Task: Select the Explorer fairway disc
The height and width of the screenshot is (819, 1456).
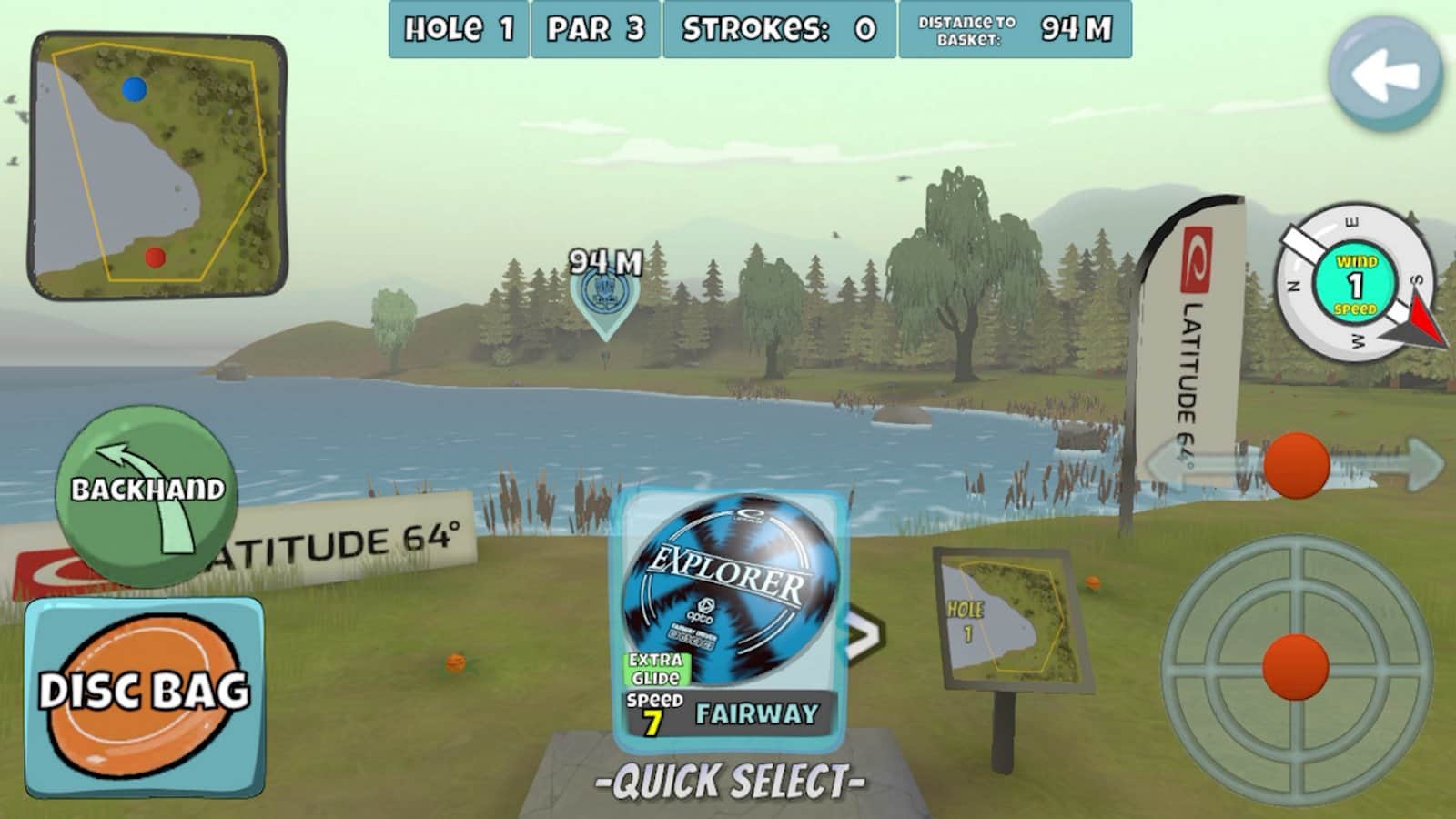Action: [728, 578]
